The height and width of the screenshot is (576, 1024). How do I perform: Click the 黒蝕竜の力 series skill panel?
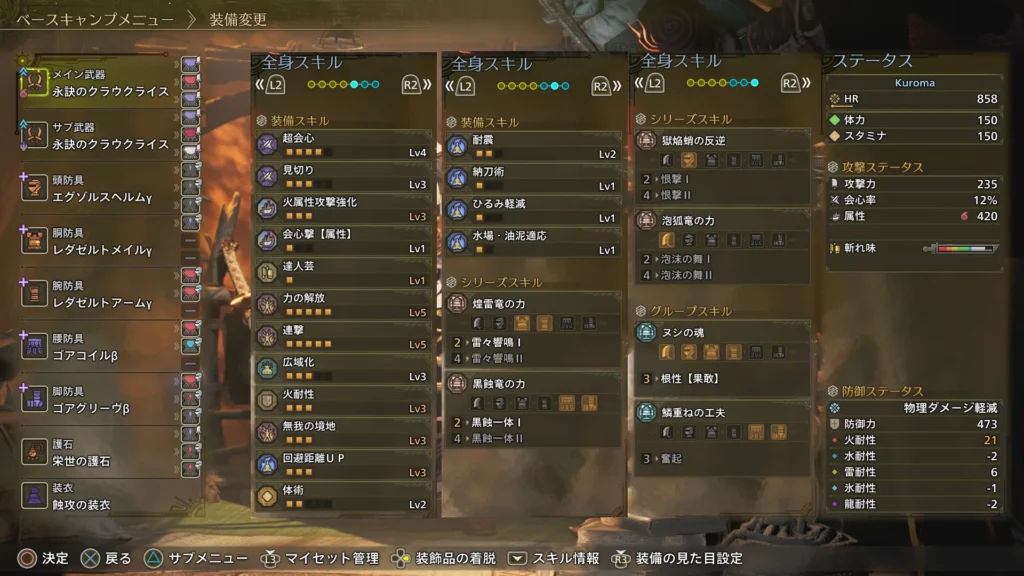[x=532, y=383]
